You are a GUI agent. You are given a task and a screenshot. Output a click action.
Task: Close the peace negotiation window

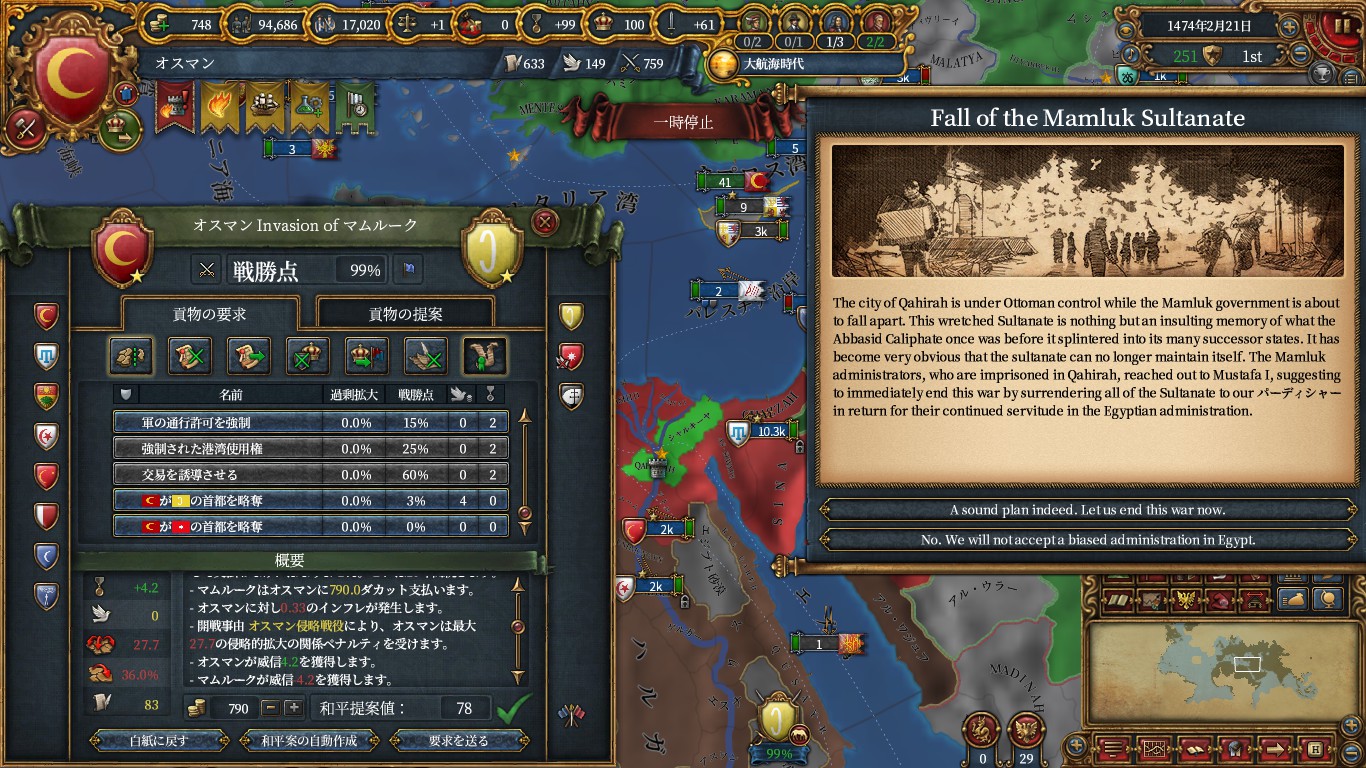545,221
